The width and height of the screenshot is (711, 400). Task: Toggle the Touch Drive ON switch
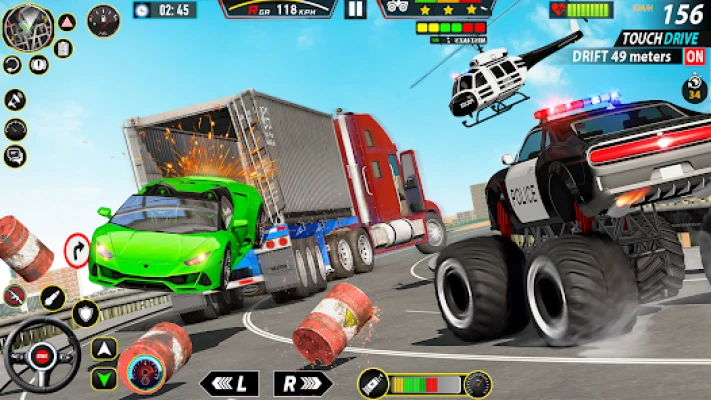[x=694, y=56]
